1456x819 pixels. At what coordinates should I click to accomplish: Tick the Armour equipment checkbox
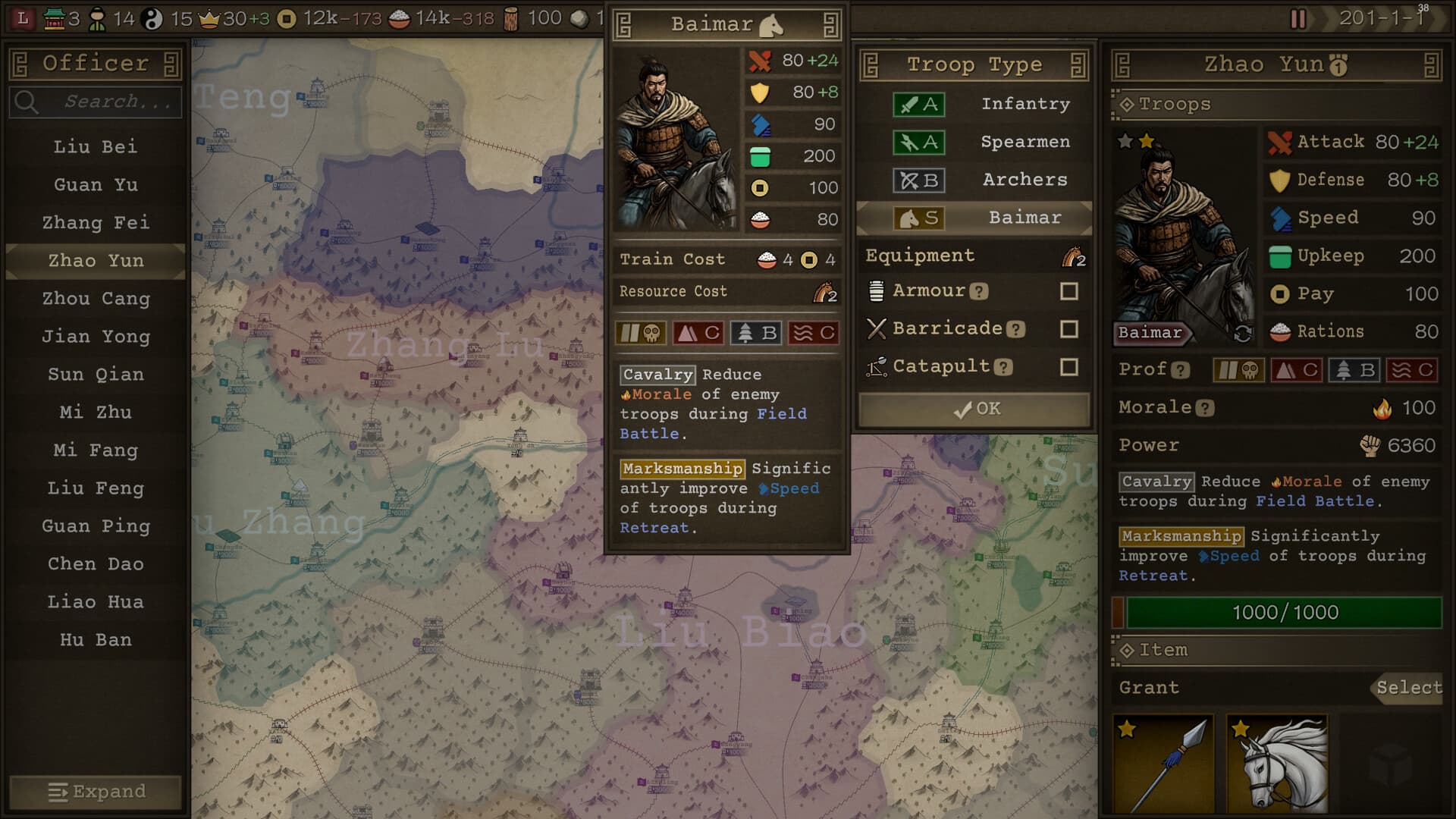(1068, 291)
